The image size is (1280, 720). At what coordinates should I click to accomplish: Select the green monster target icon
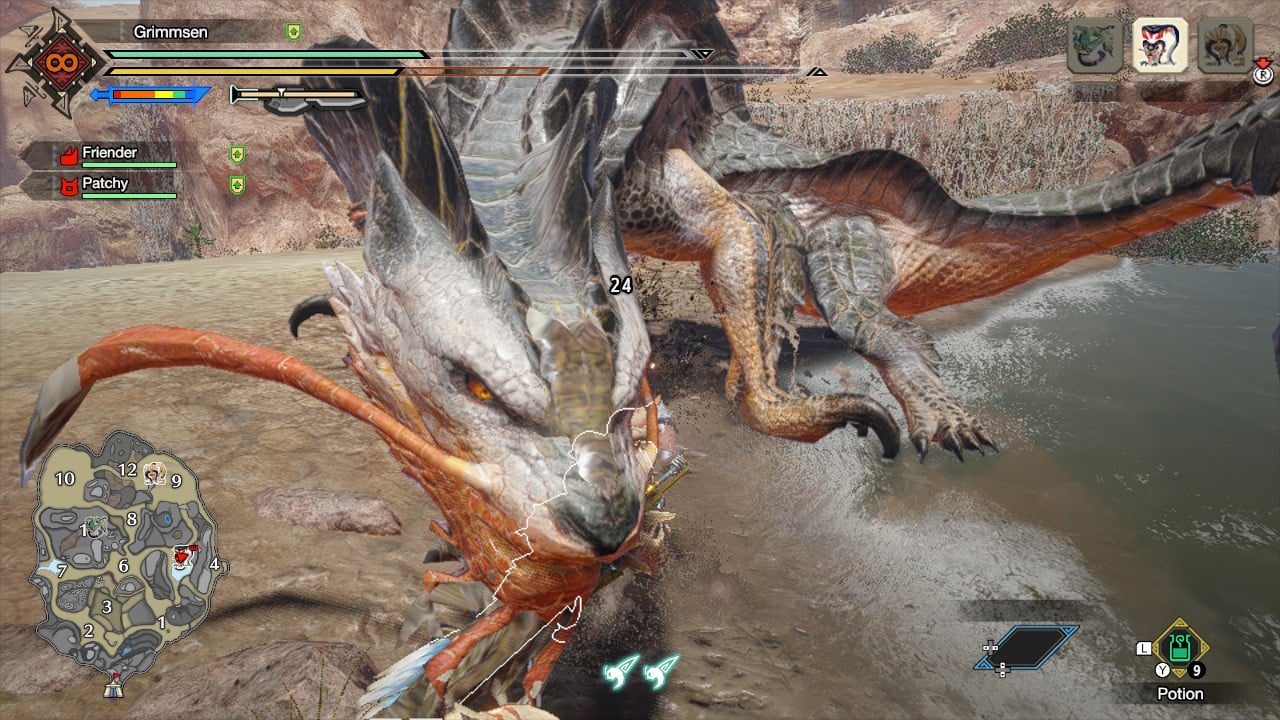point(1094,46)
